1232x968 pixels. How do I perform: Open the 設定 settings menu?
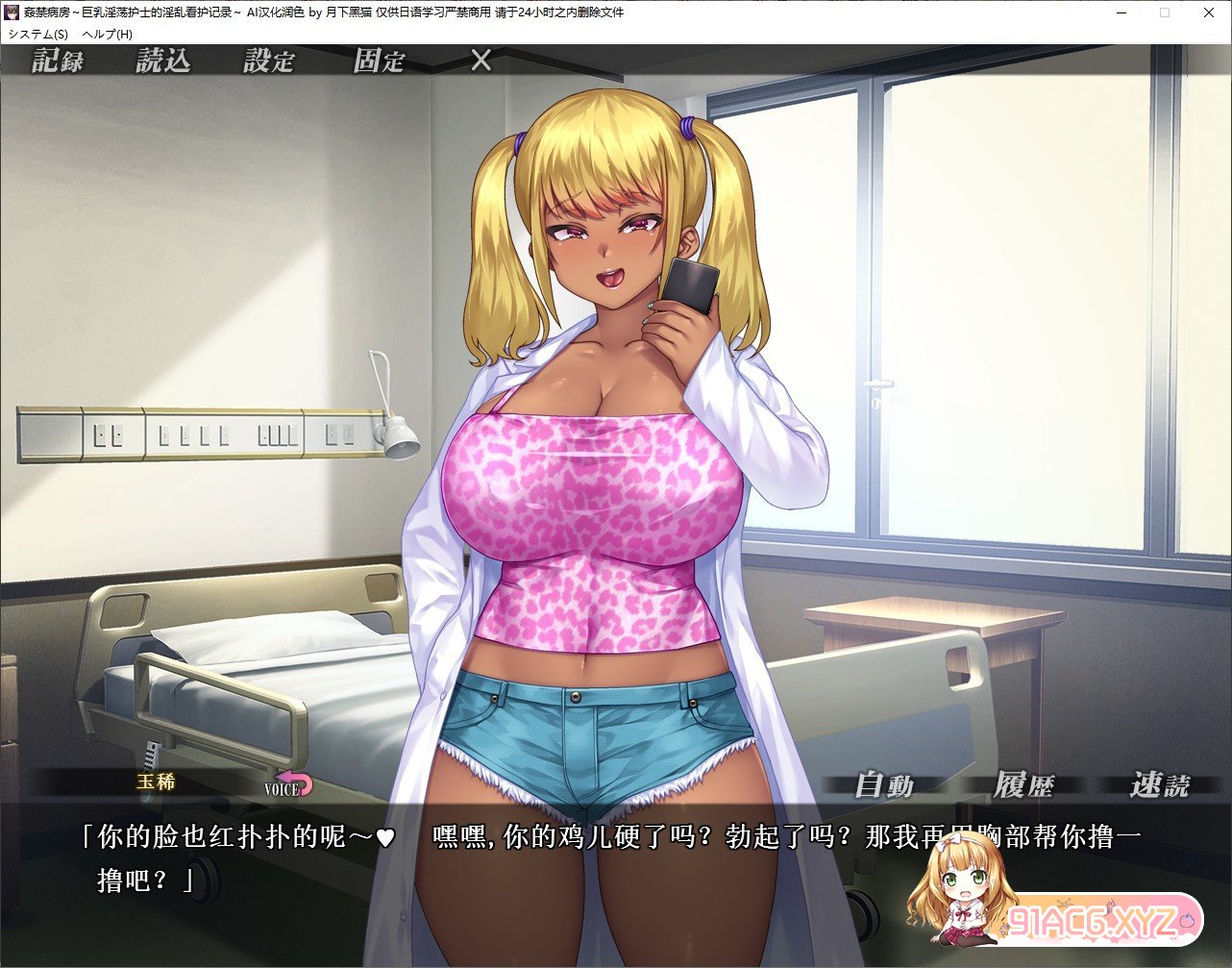coord(269,62)
